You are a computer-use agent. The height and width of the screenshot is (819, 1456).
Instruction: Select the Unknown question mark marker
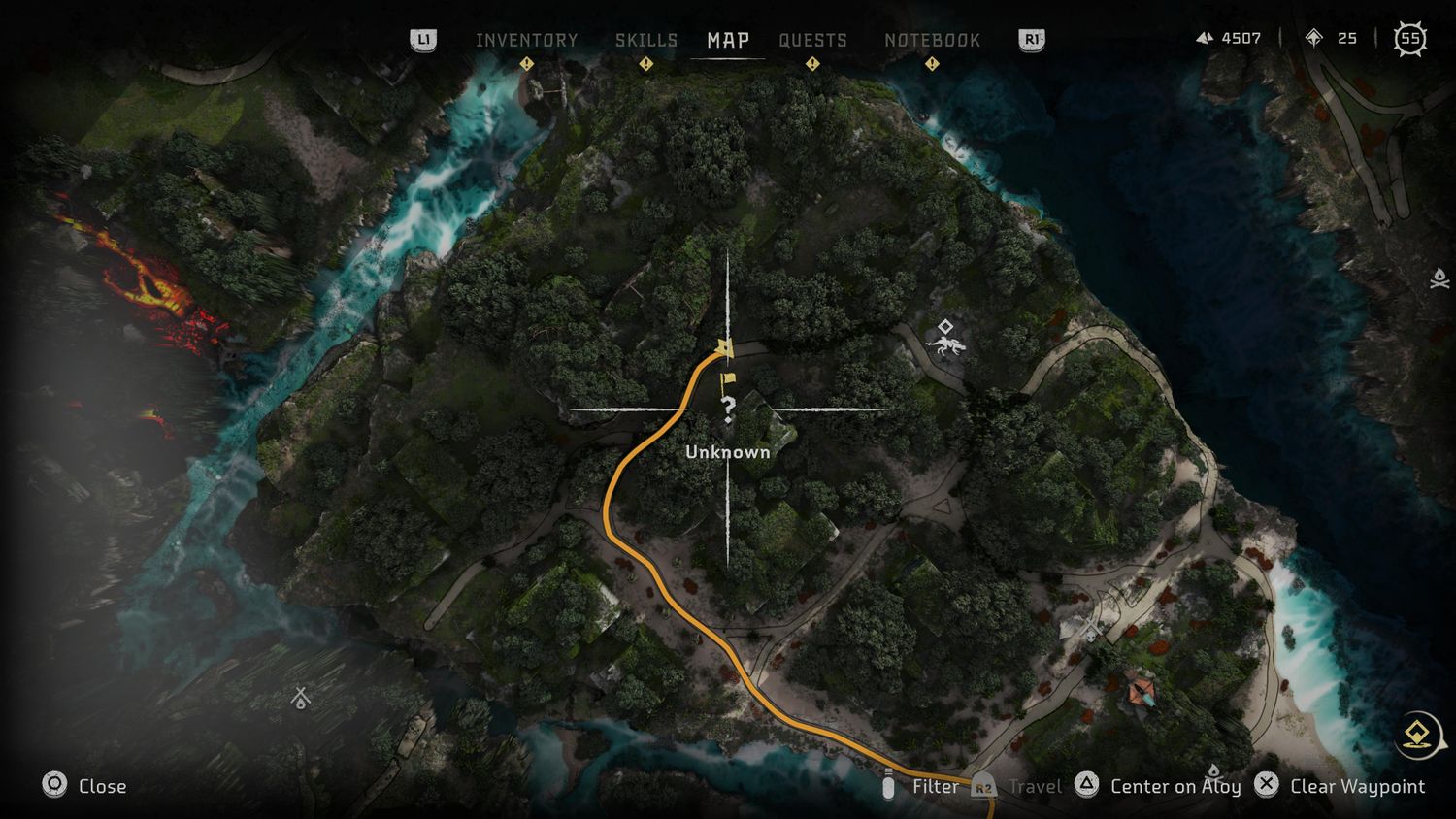(x=728, y=409)
